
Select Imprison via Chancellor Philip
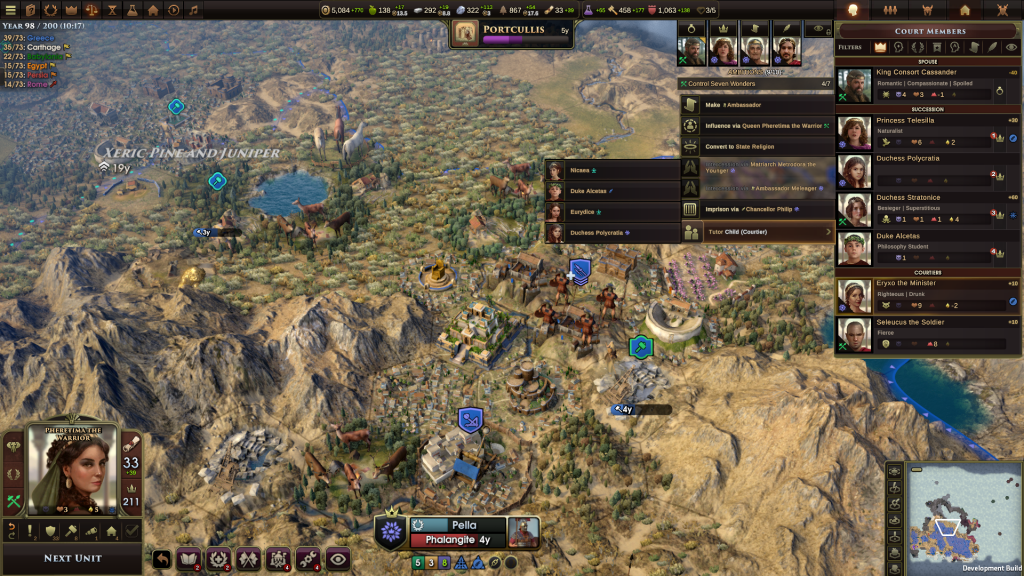pyautogui.click(x=757, y=210)
